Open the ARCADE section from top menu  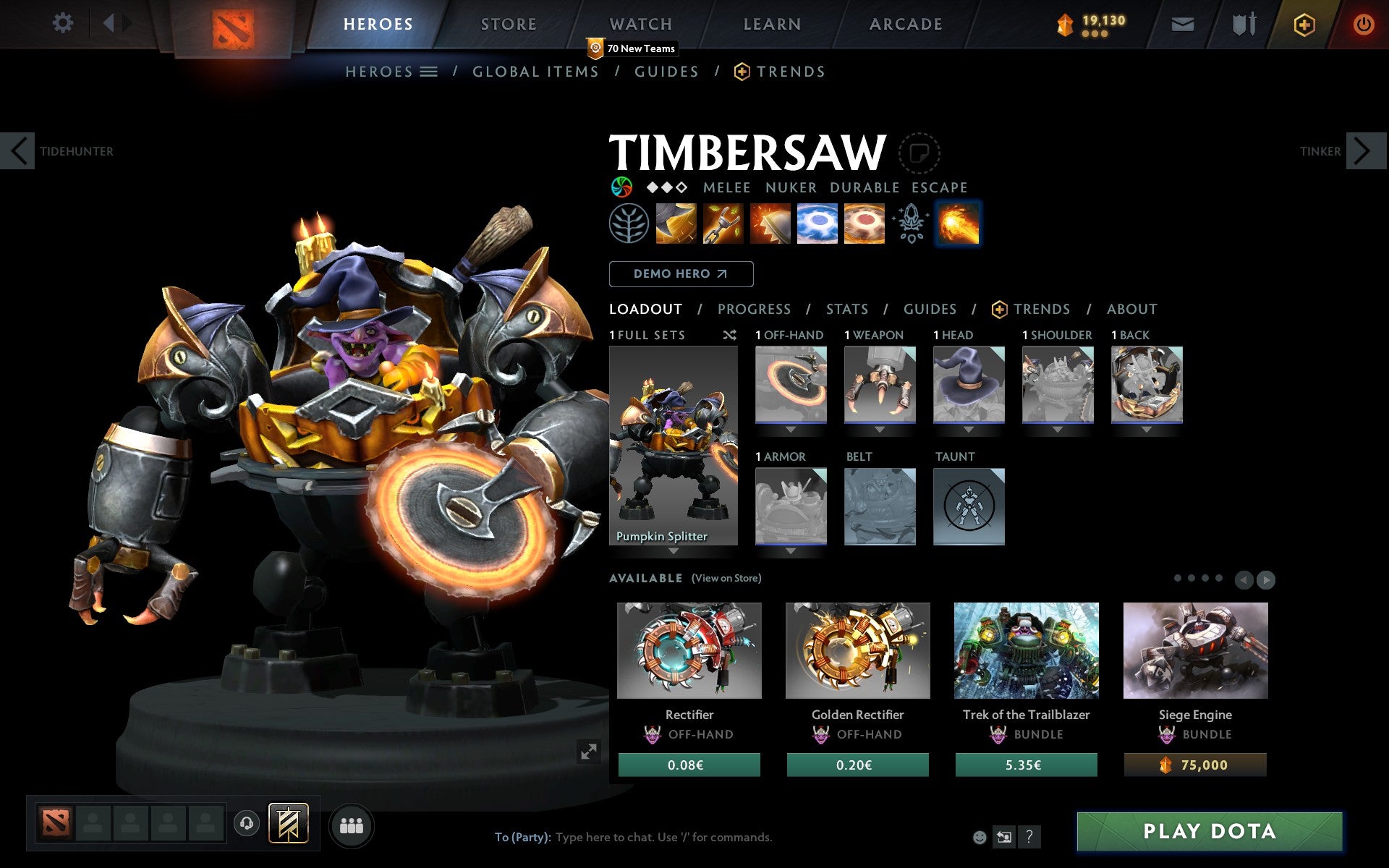point(904,24)
